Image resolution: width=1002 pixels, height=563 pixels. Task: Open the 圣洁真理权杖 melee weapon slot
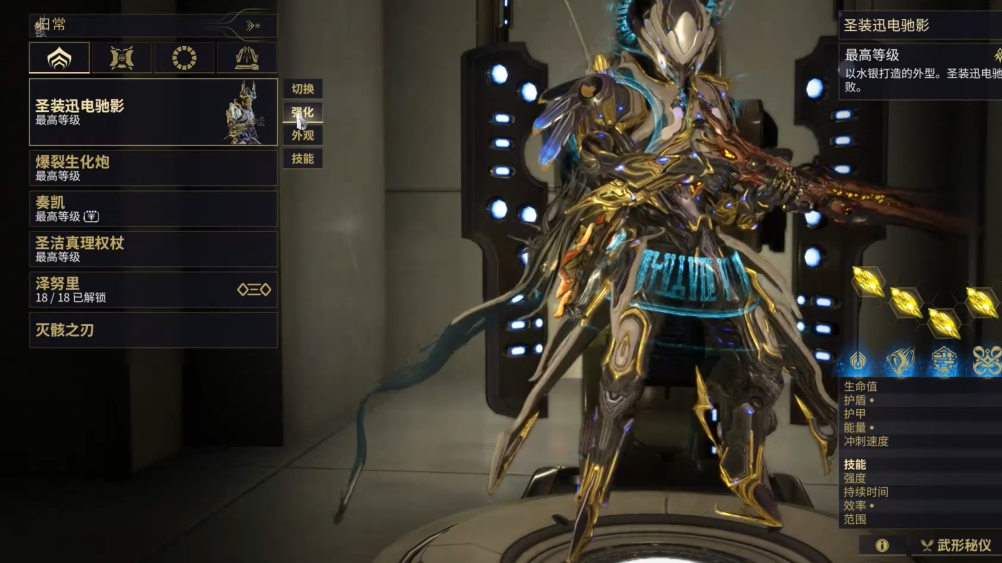pos(153,249)
